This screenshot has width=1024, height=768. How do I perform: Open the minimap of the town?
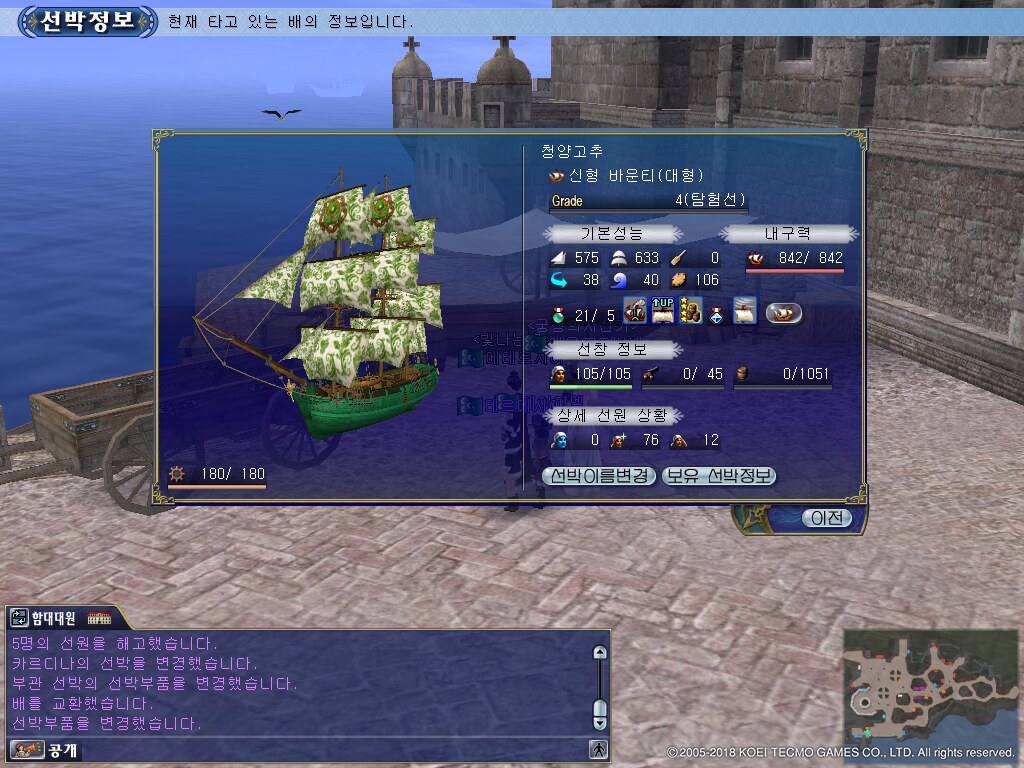click(x=930, y=684)
